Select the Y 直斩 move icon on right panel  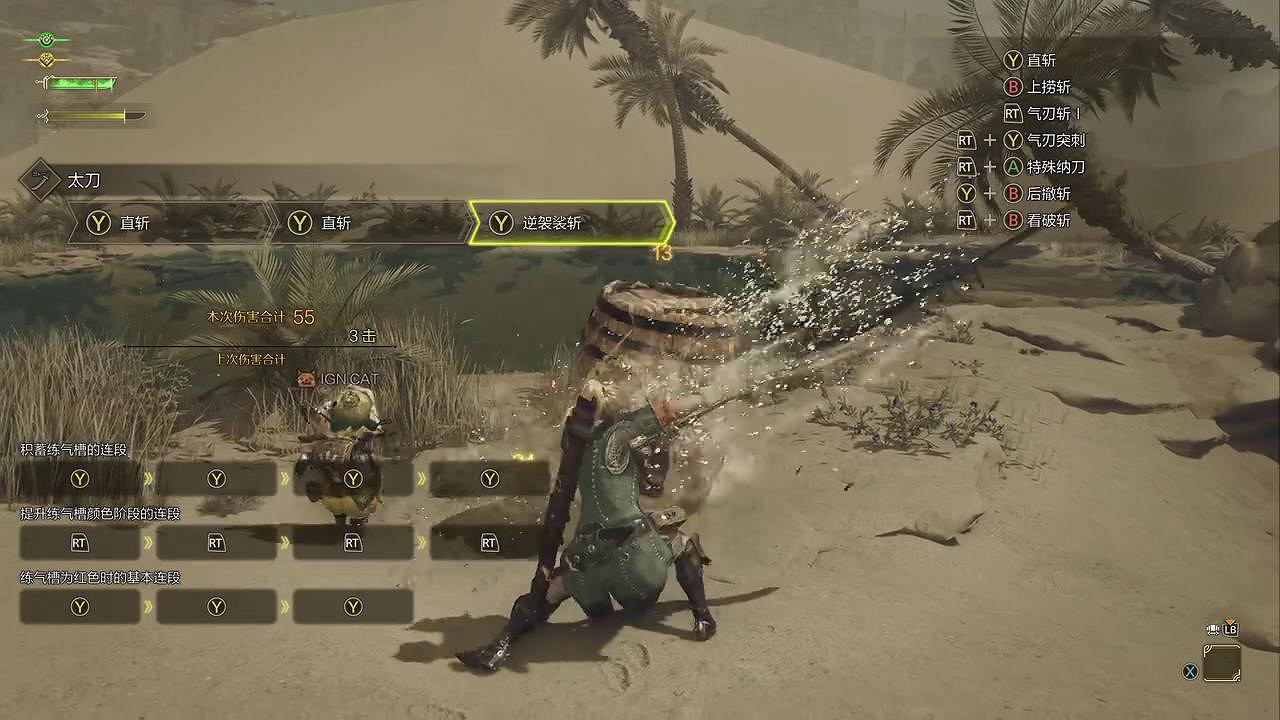tap(1013, 60)
